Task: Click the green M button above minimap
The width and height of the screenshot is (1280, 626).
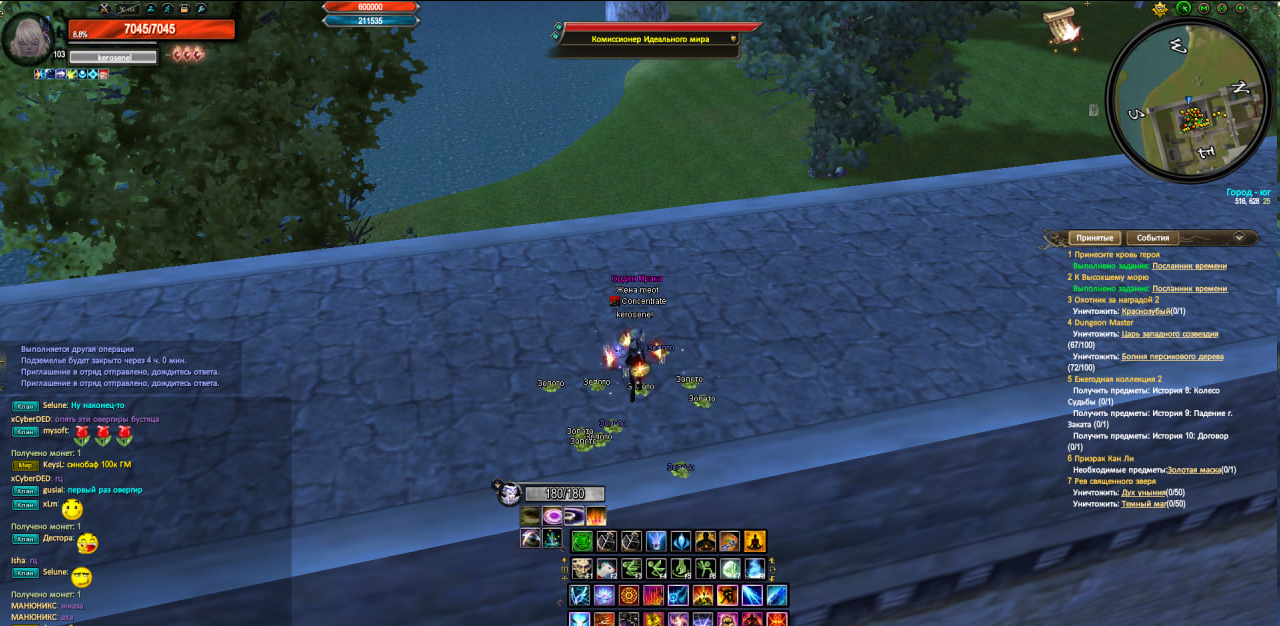Action: [x=1205, y=8]
